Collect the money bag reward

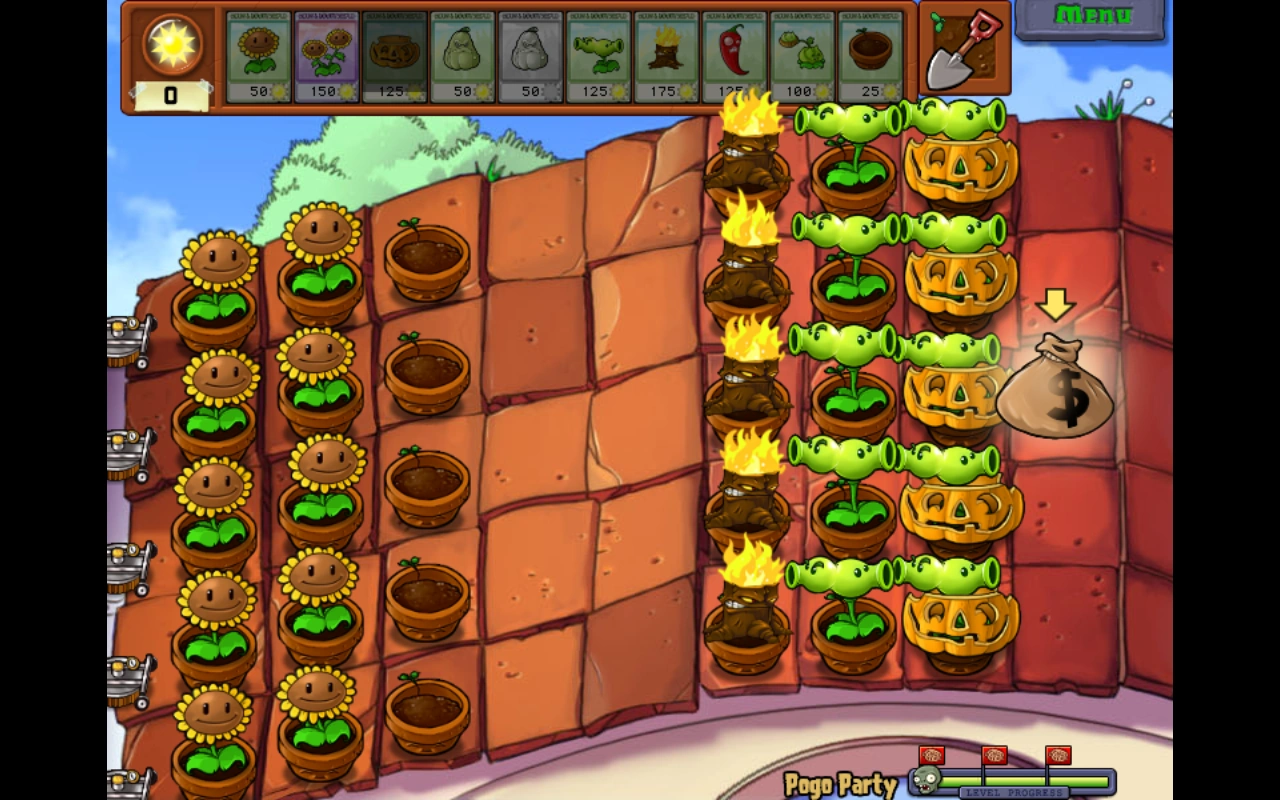pos(1053,390)
